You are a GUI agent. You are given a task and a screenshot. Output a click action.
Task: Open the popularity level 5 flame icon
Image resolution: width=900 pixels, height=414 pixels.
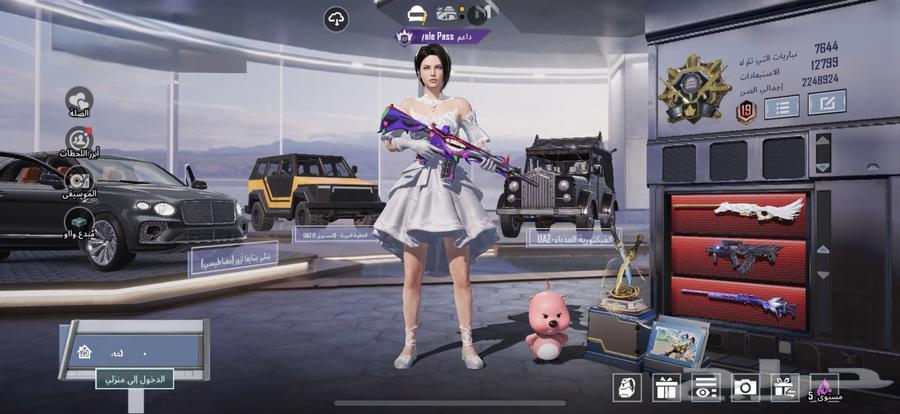[x=824, y=388]
